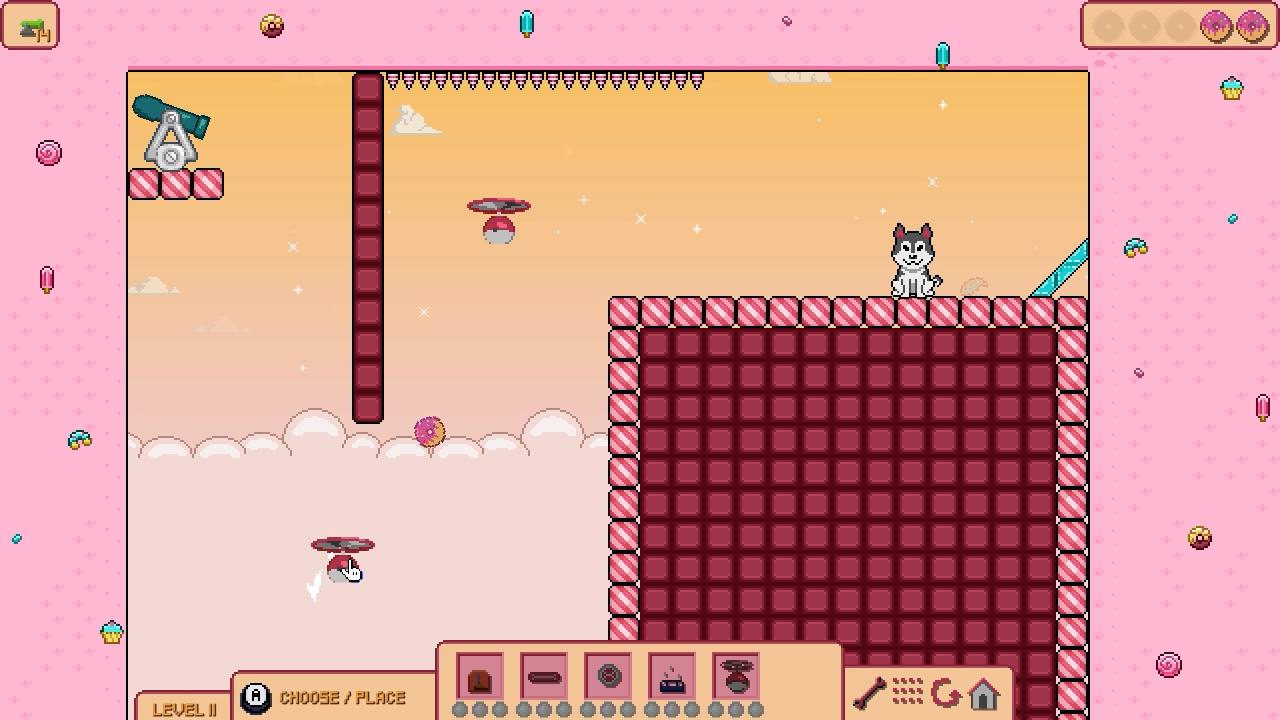Click a filled donut in the collection tracker
Viewport: 1280px width, 720px height.
[x=1215, y=26]
